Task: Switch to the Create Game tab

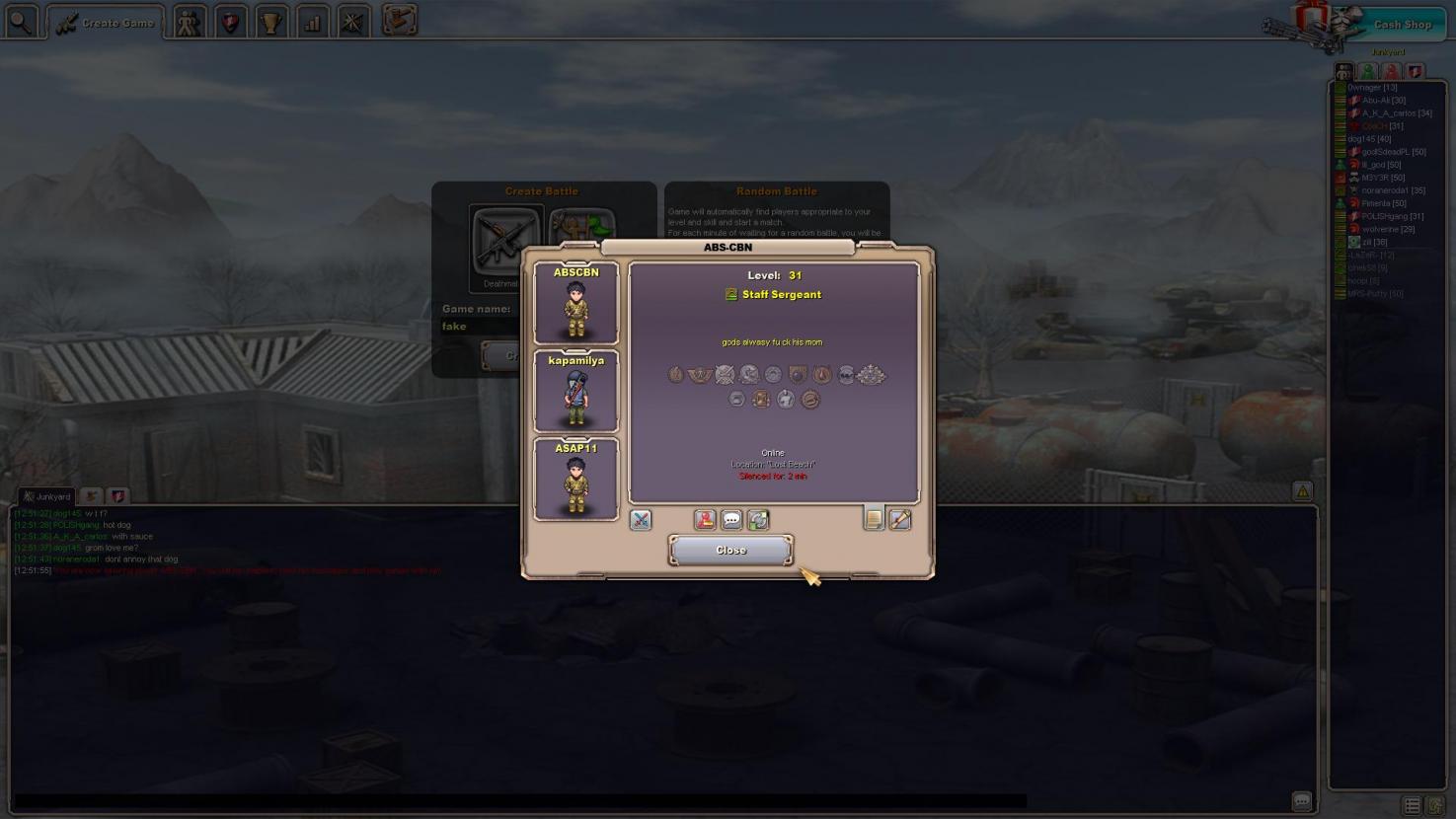Action: (106, 23)
